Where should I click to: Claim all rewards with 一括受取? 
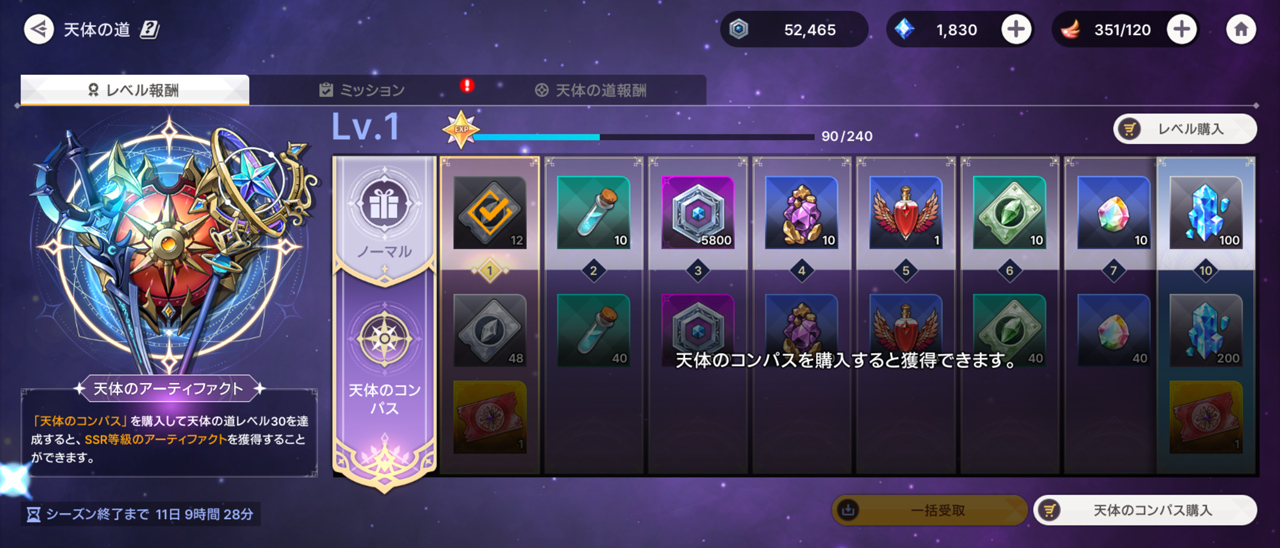[929, 510]
